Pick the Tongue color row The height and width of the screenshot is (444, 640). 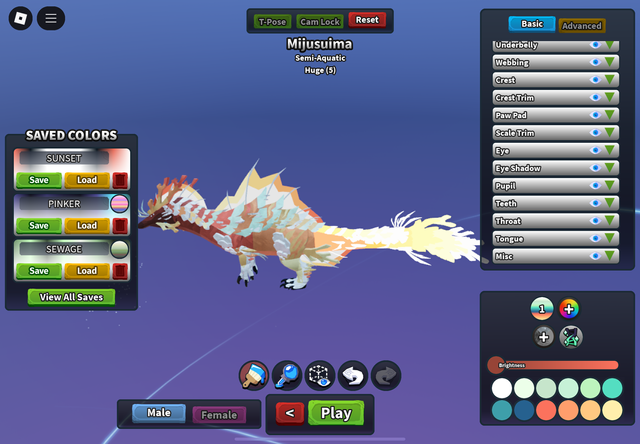tap(540, 239)
